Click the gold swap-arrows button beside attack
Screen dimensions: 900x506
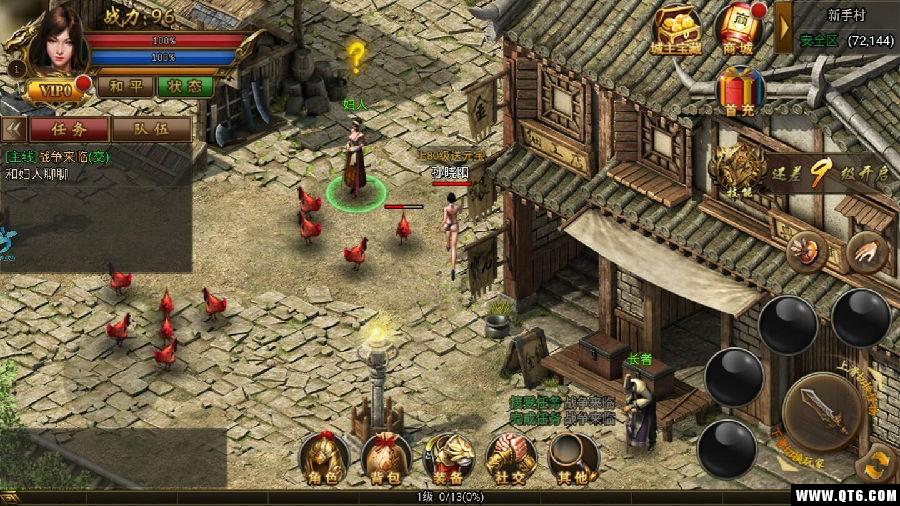tap(879, 463)
